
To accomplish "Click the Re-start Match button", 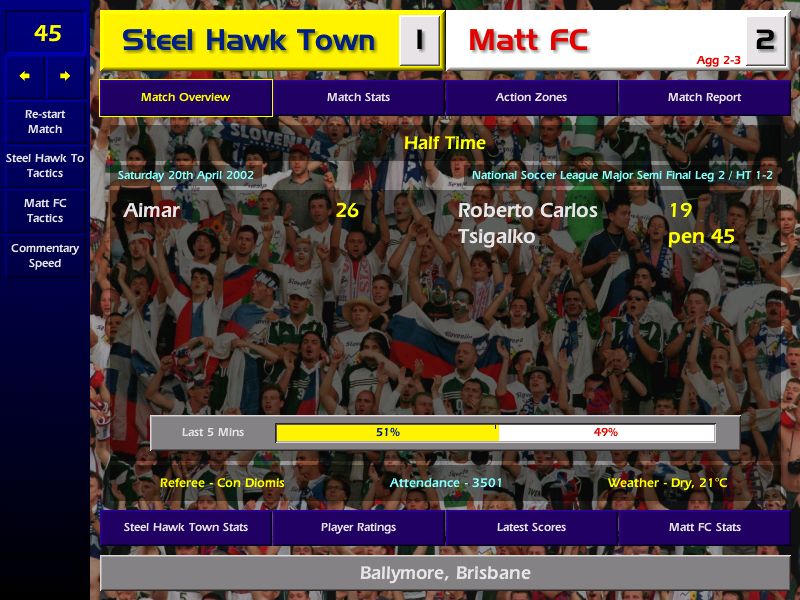I will click(45, 121).
